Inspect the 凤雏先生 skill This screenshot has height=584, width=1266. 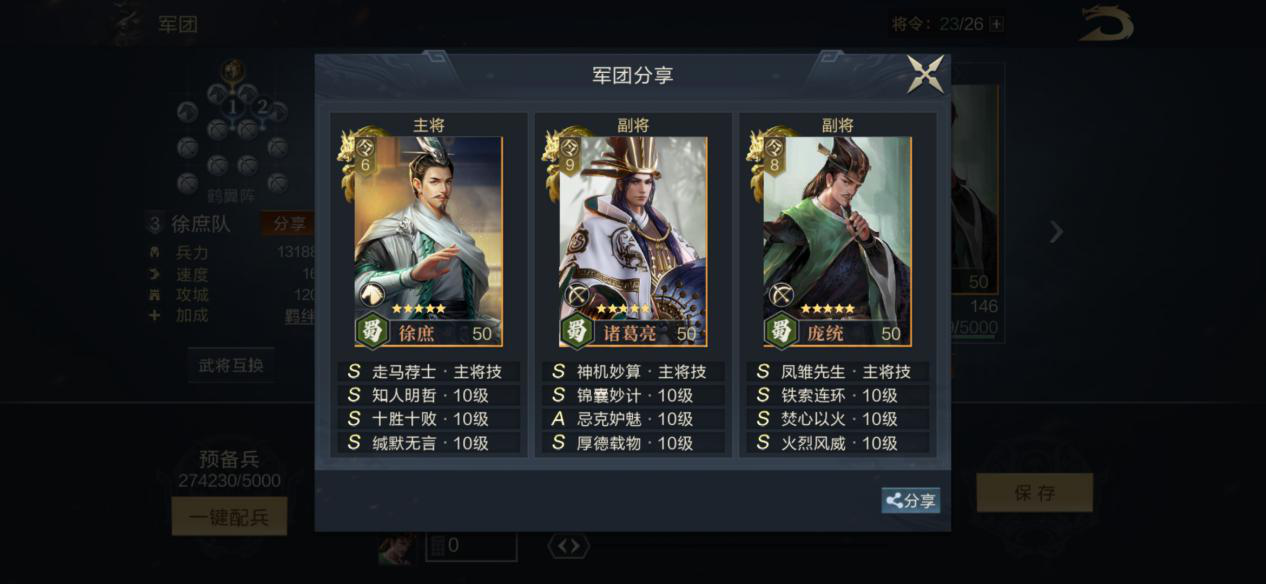838,371
